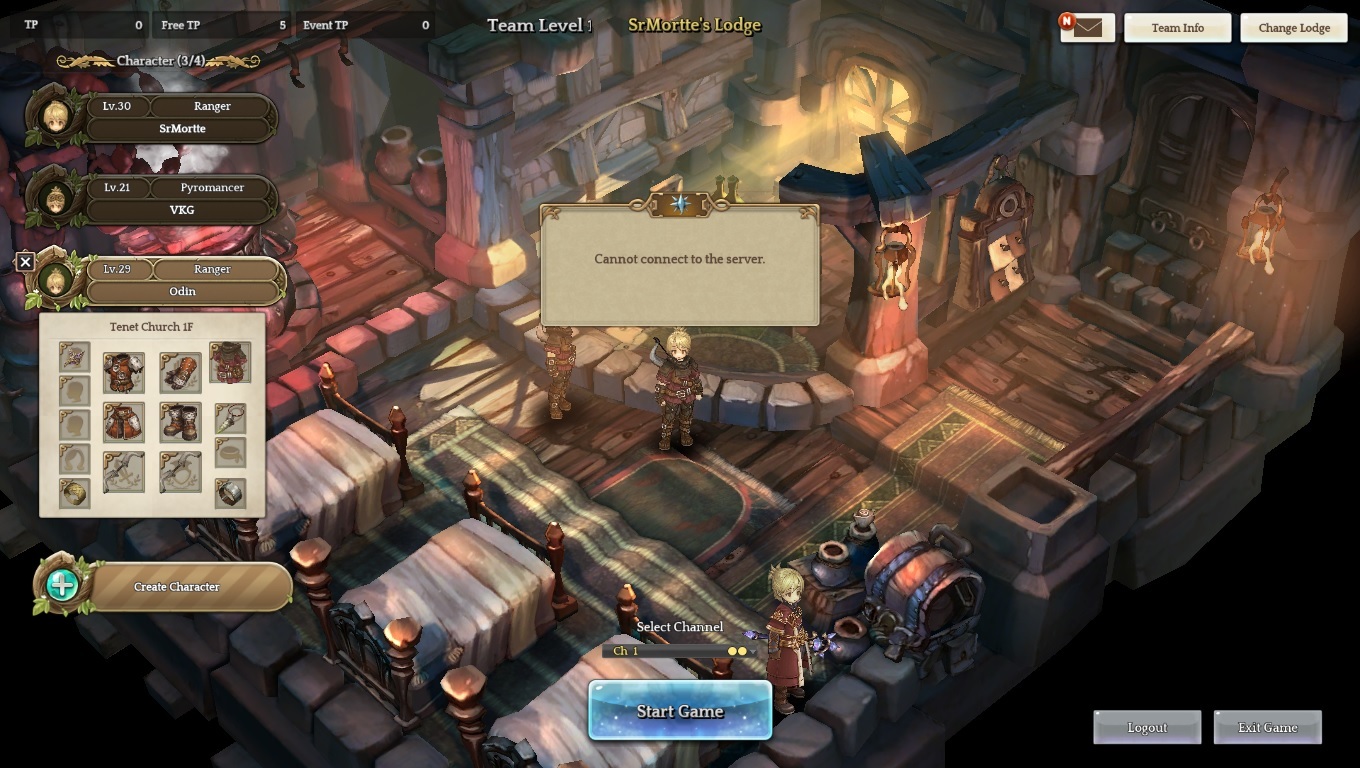Viewport: 1360px width, 768px height.
Task: Open the Select Channel dropdown
Action: 678,651
